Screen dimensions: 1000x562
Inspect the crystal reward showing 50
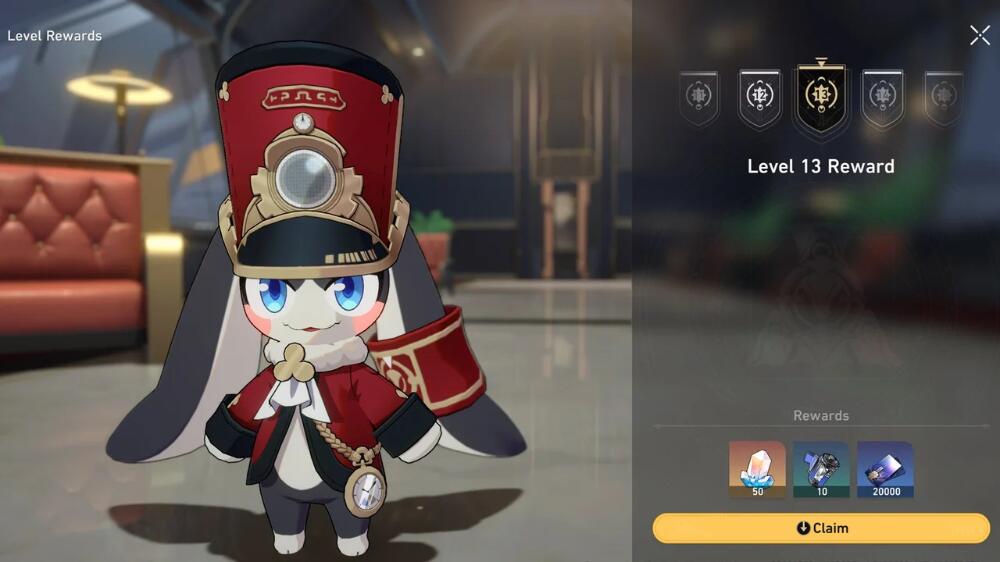[757, 469]
